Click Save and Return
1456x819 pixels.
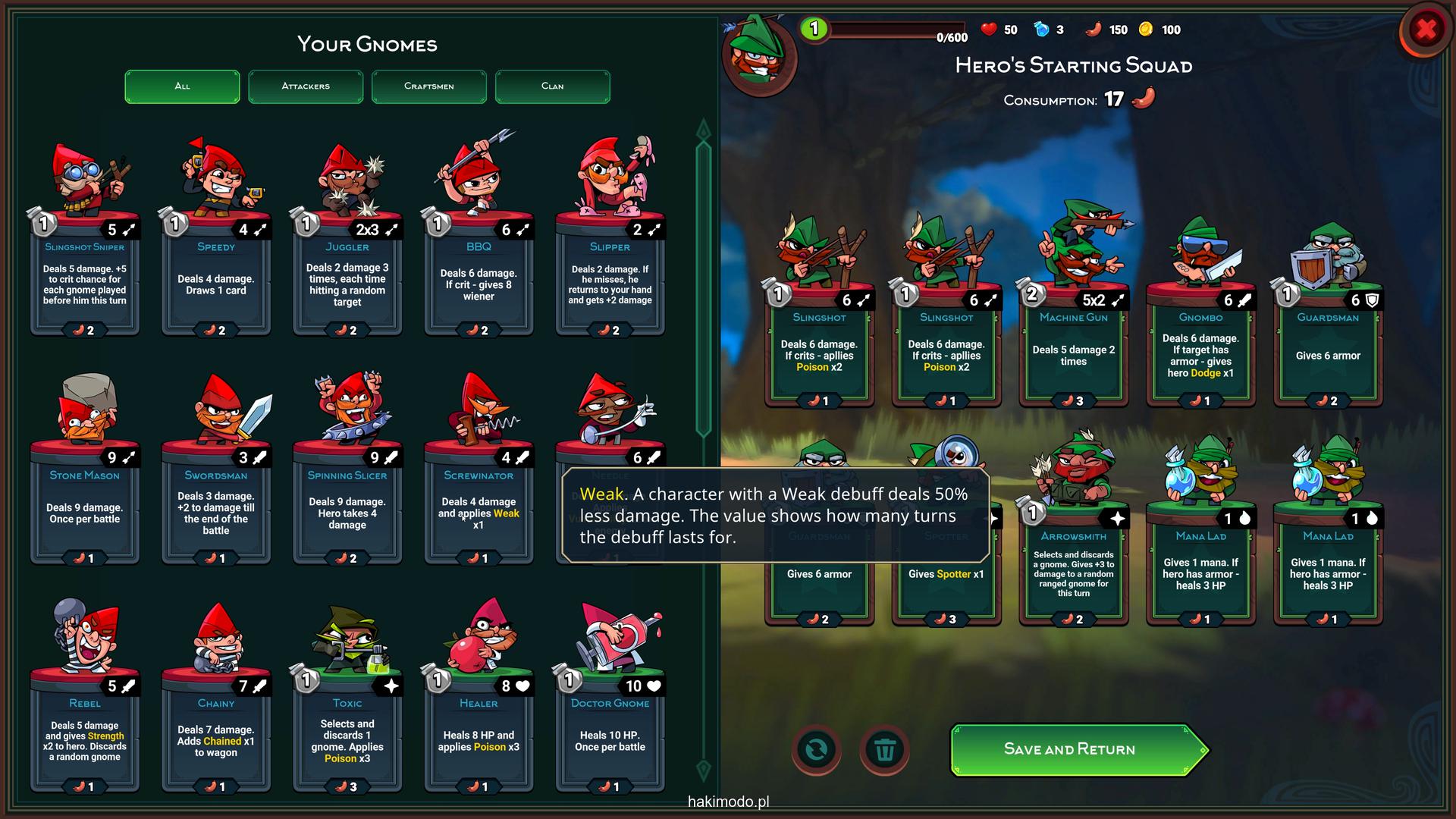(1070, 749)
